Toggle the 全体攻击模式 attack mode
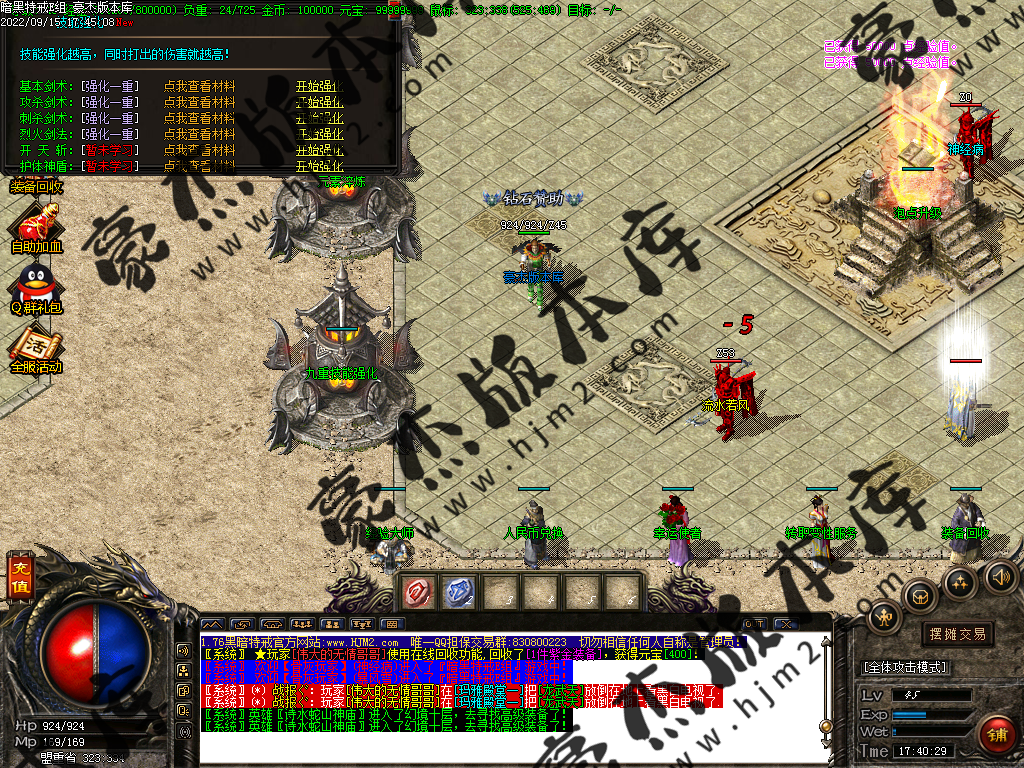 click(x=905, y=667)
